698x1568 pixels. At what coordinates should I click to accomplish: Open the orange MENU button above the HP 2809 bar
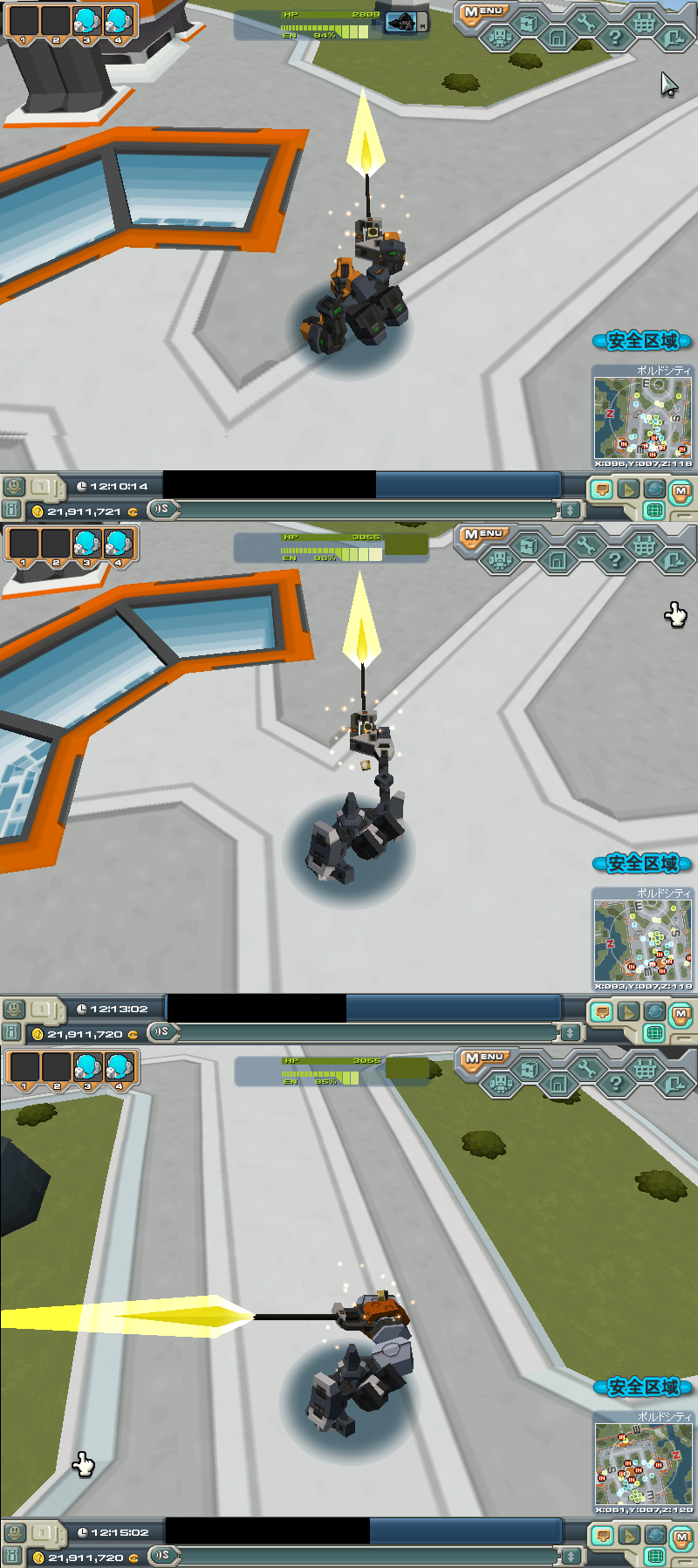tap(482, 12)
